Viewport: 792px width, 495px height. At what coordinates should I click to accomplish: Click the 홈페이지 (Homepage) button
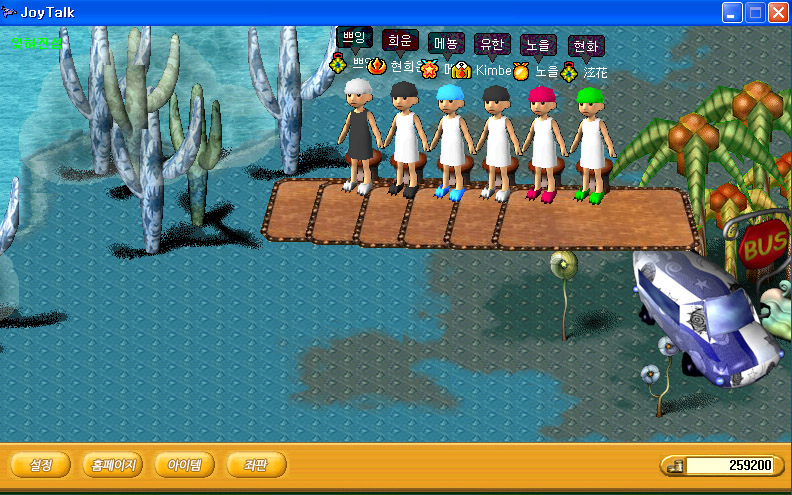tap(112, 465)
